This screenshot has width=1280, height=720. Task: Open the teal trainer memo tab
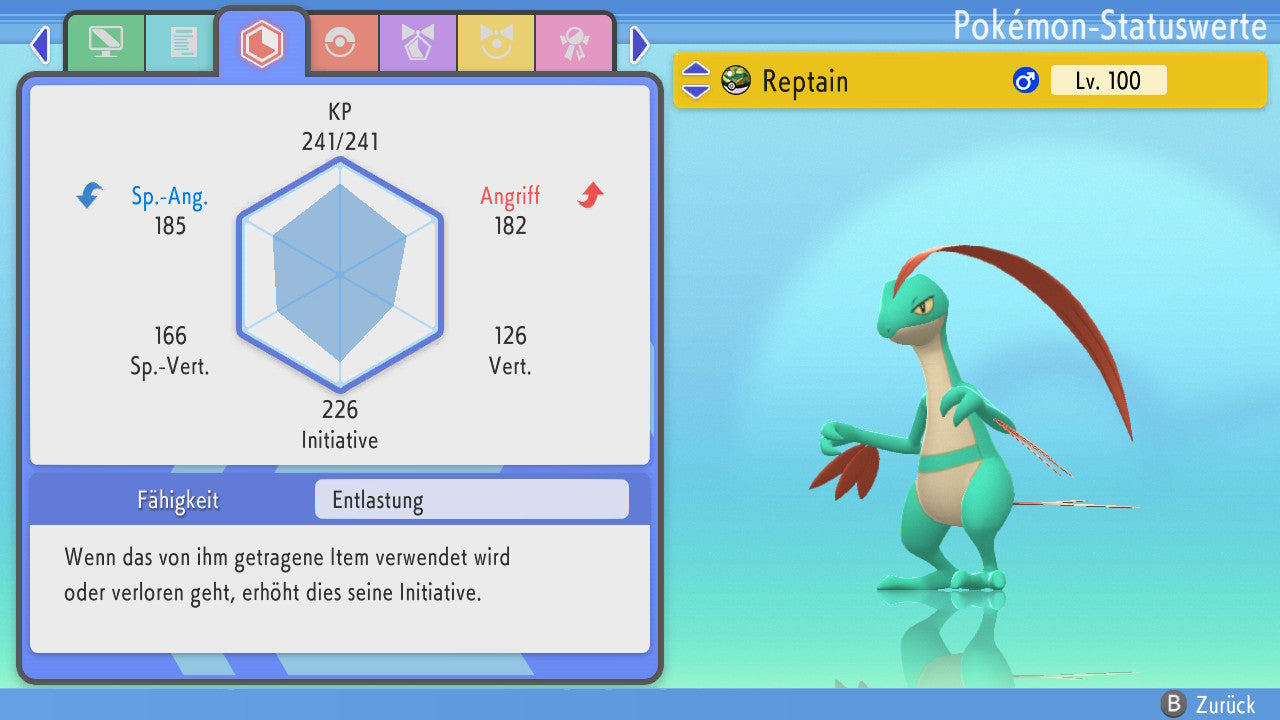[x=183, y=42]
